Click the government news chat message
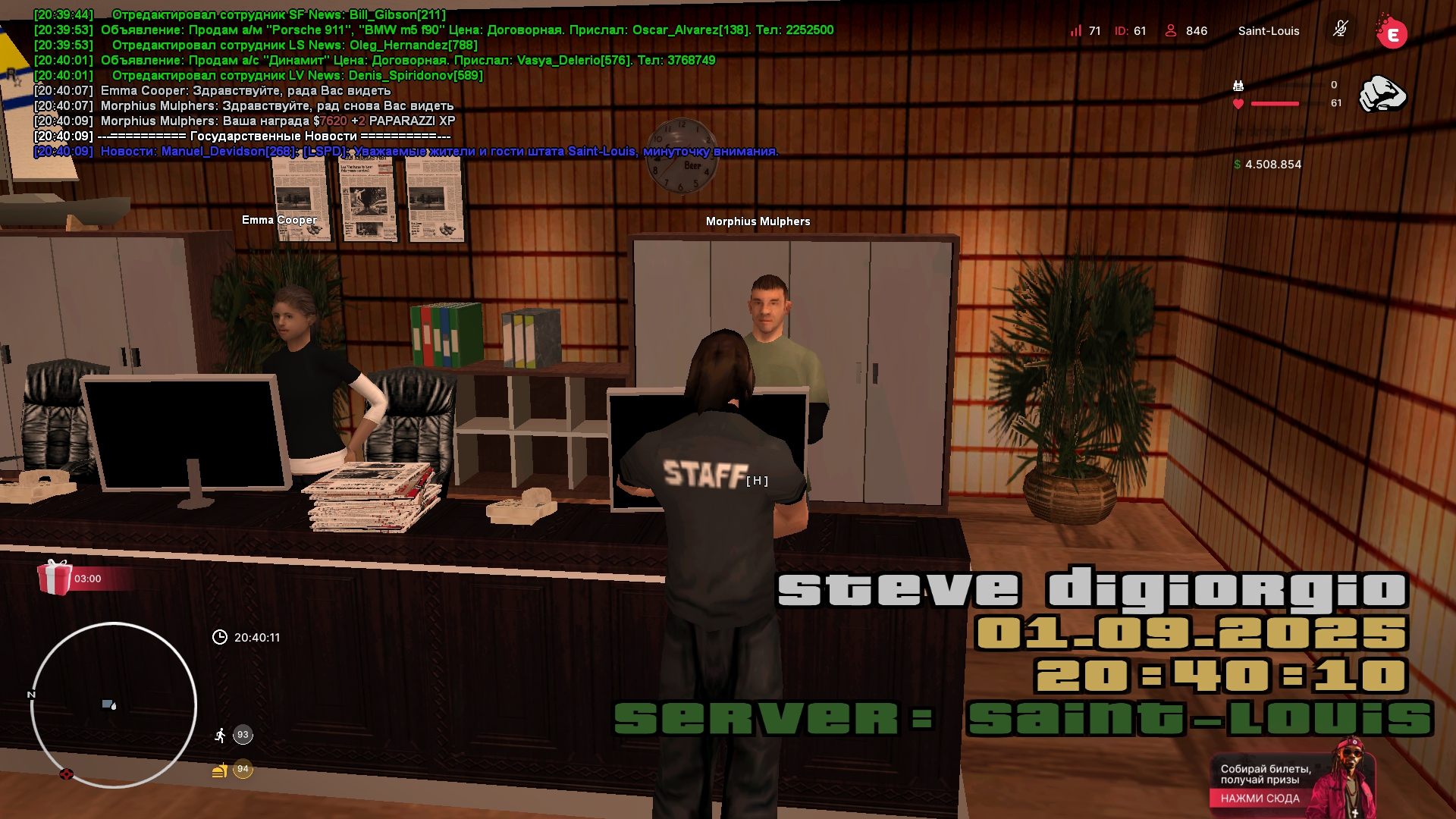Screen dimensions: 1456x819 [439, 151]
